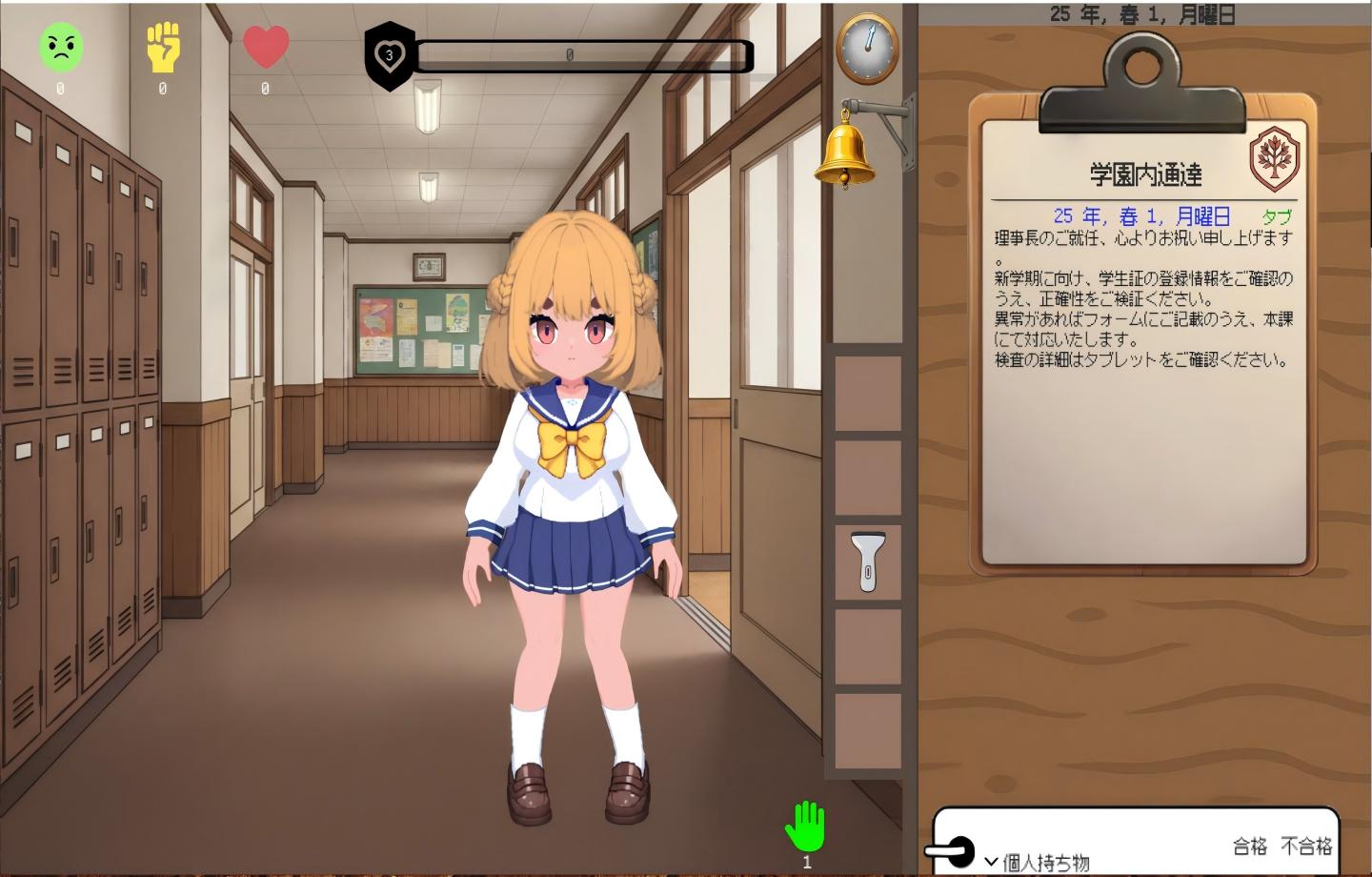Image resolution: width=1372 pixels, height=877 pixels.
Task: Select the flashlight tool in the sidebar
Action: point(868,561)
